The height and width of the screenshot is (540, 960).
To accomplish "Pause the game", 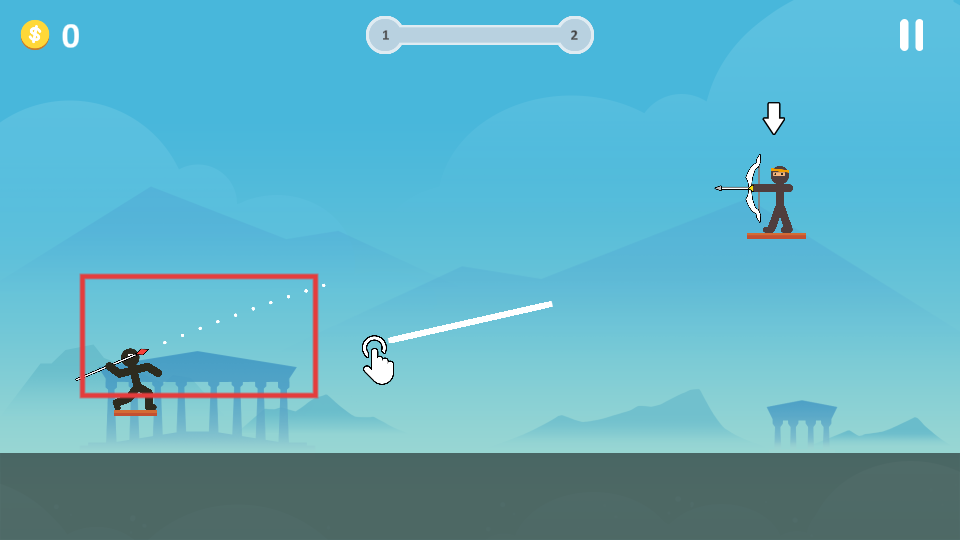I will coord(911,35).
